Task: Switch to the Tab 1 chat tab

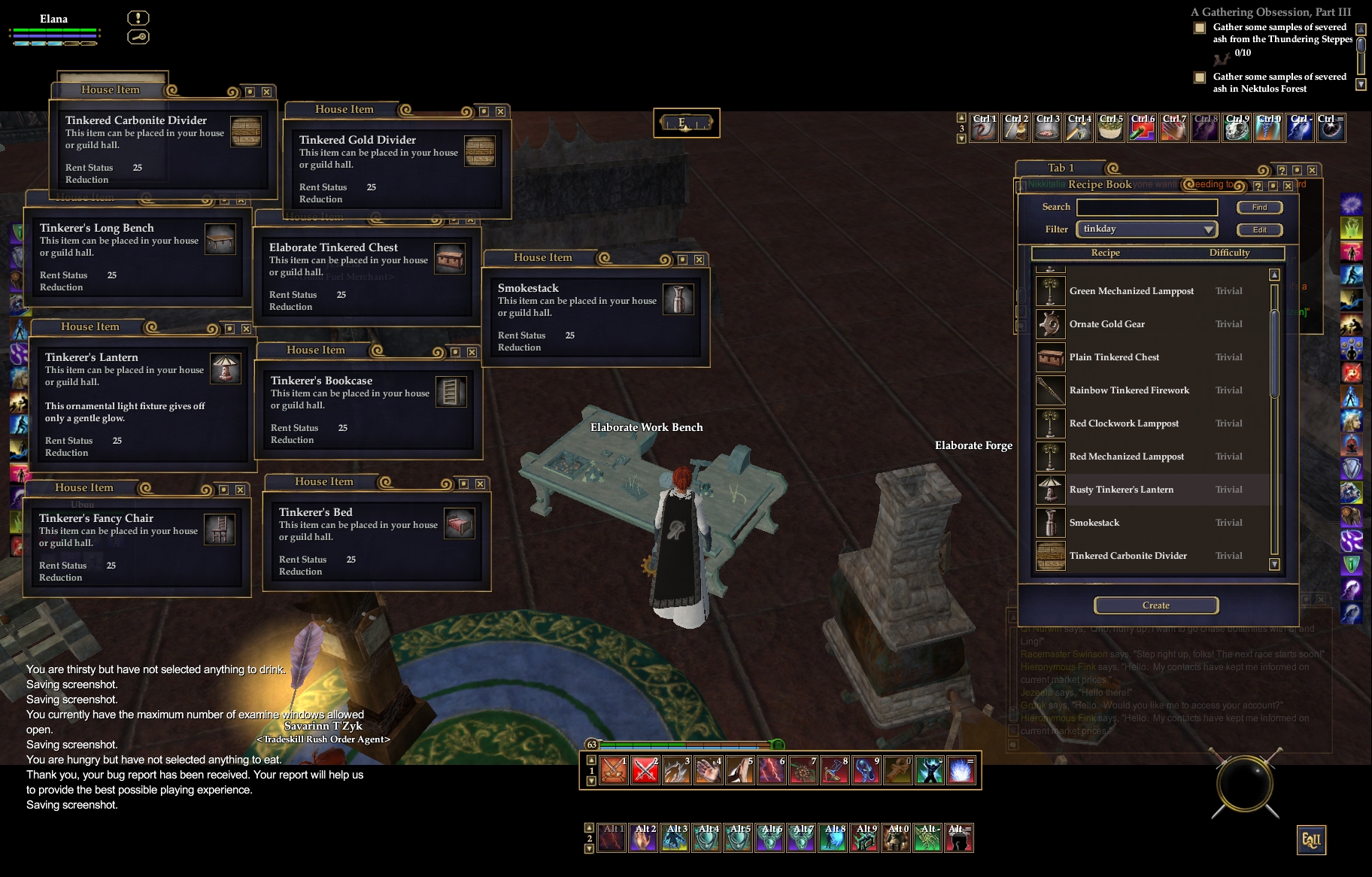Action: (x=1061, y=168)
